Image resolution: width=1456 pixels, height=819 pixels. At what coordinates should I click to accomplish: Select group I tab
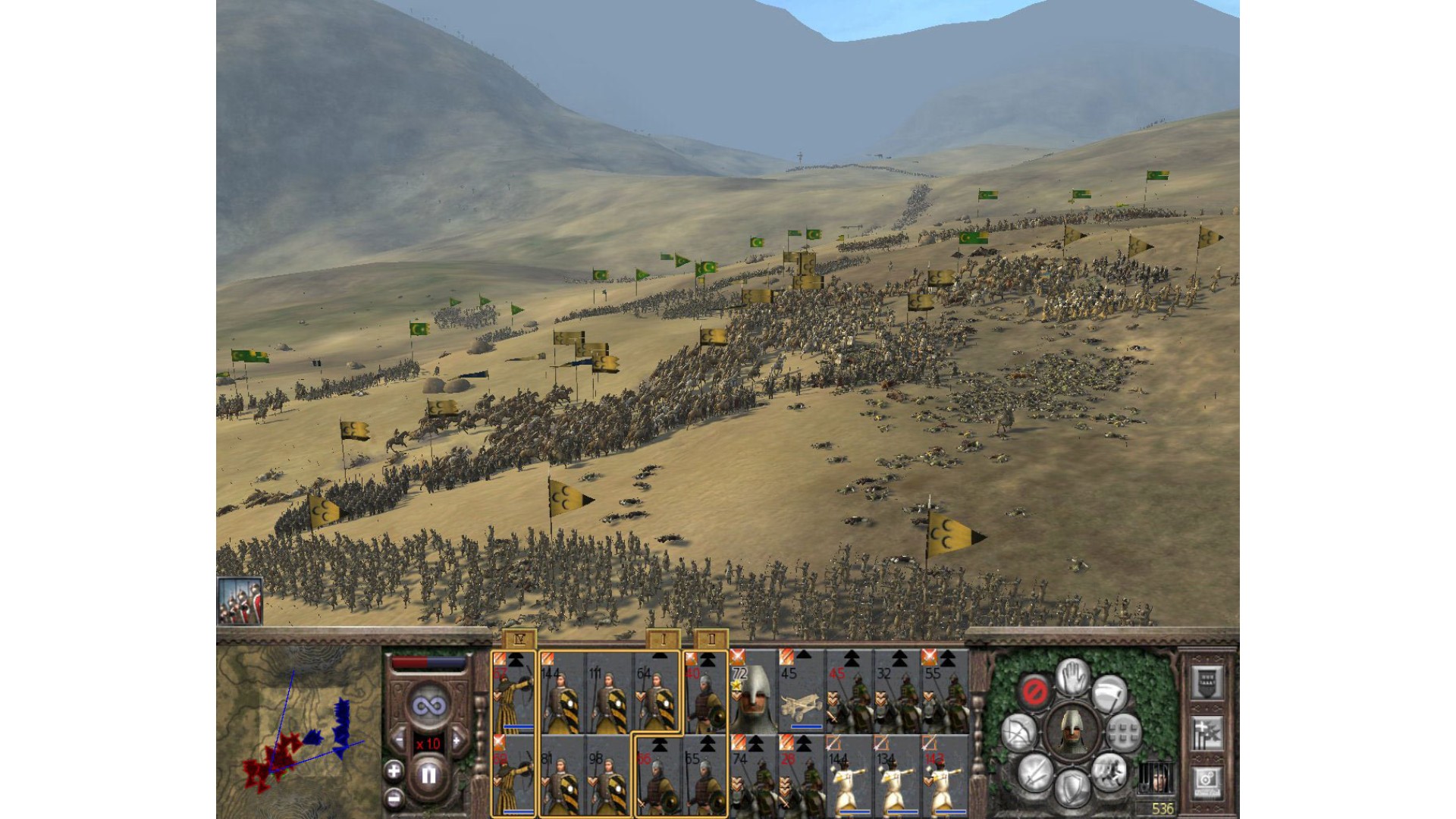pyautogui.click(x=664, y=640)
